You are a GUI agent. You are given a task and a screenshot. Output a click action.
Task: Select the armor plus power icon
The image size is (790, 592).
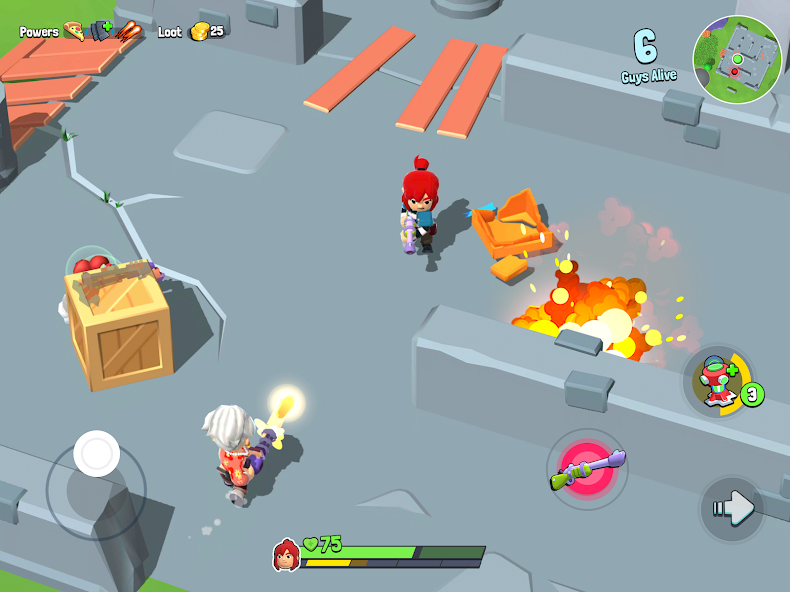pyautogui.click(x=98, y=31)
